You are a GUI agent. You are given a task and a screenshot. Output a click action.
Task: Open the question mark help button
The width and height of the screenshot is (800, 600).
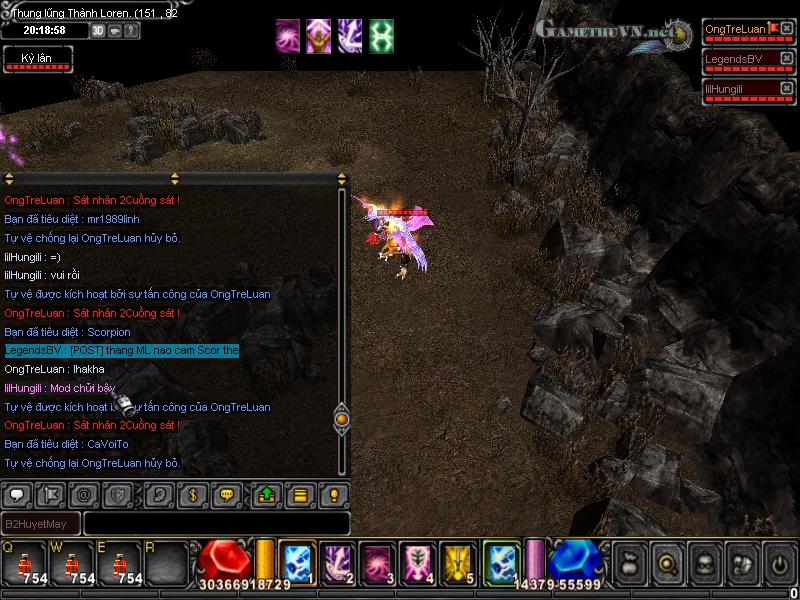(132, 30)
